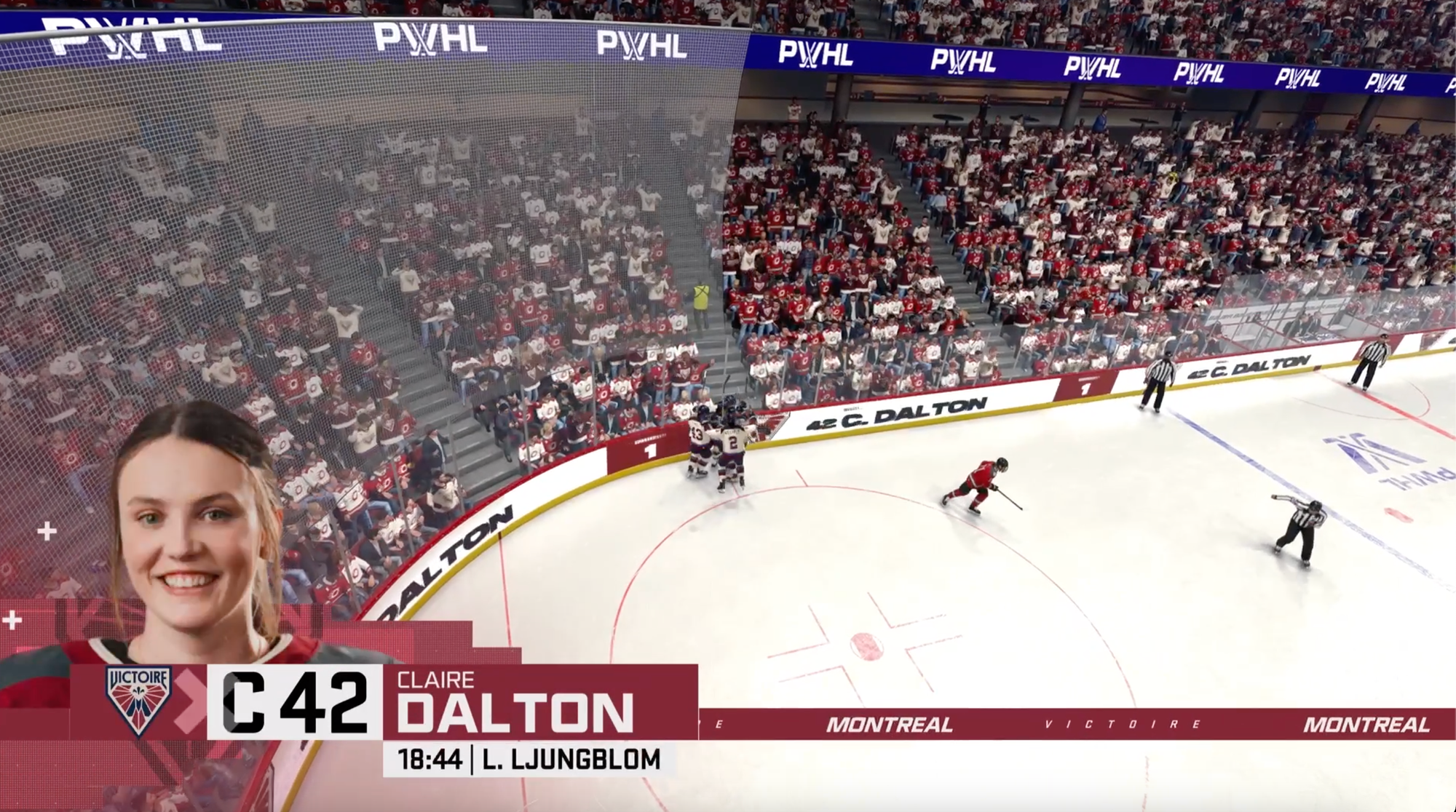Click the PWHL logo on the upper banner
Screen dimensions: 1456x812
[422, 44]
